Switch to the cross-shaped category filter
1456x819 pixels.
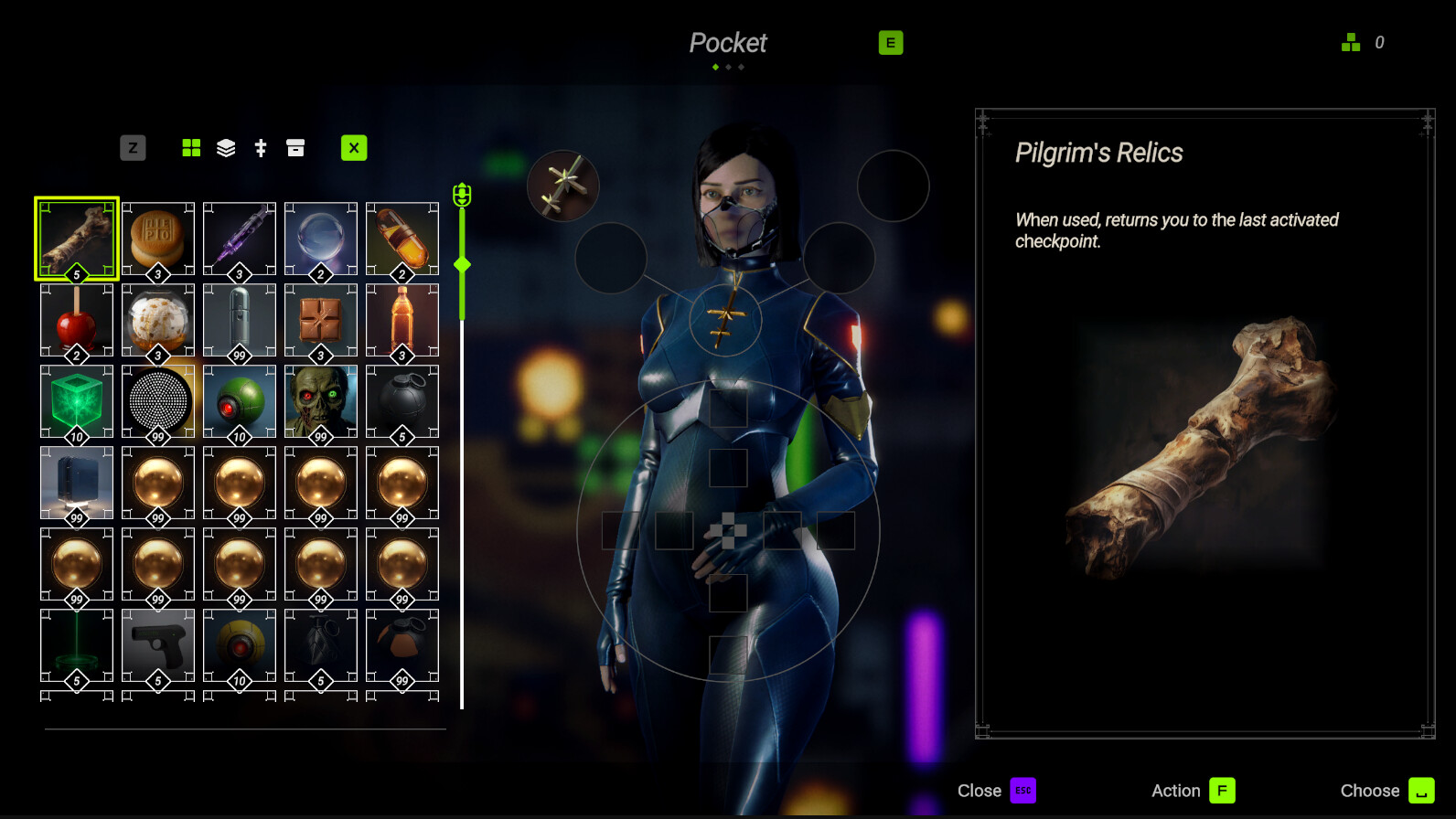[261, 148]
